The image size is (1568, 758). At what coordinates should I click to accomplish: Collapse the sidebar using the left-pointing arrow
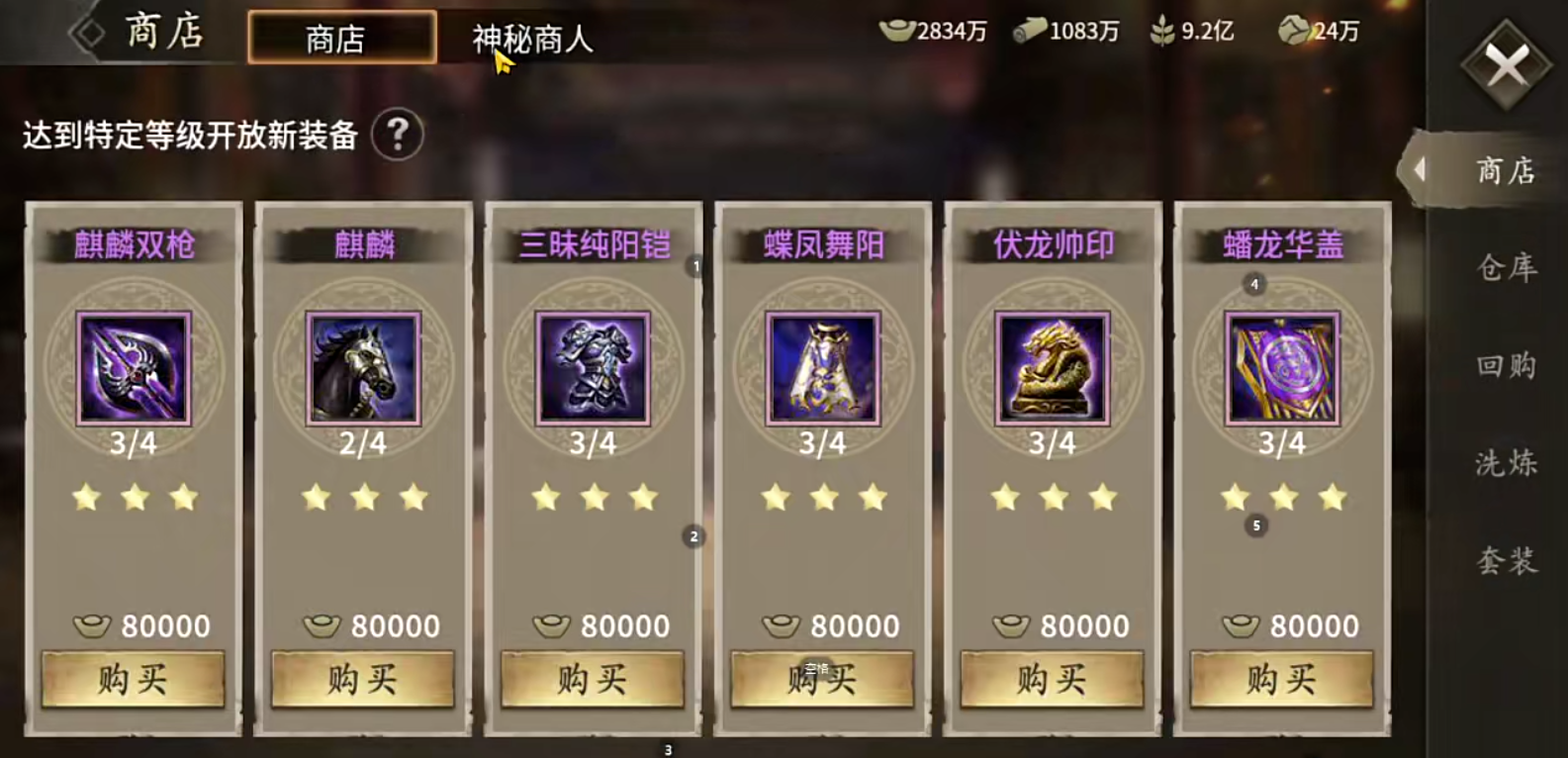click(x=1422, y=170)
